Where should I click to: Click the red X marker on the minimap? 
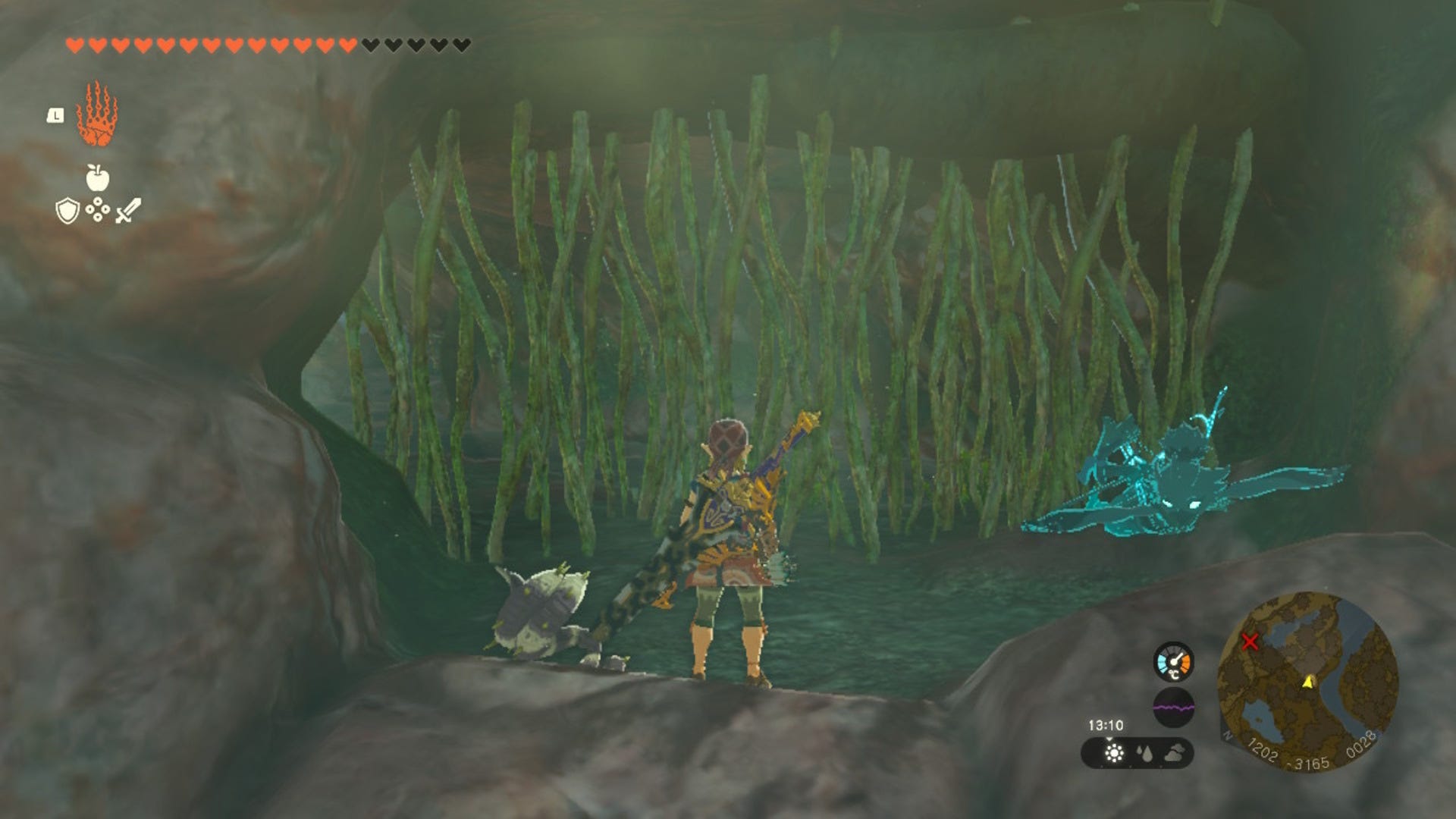tap(1250, 640)
